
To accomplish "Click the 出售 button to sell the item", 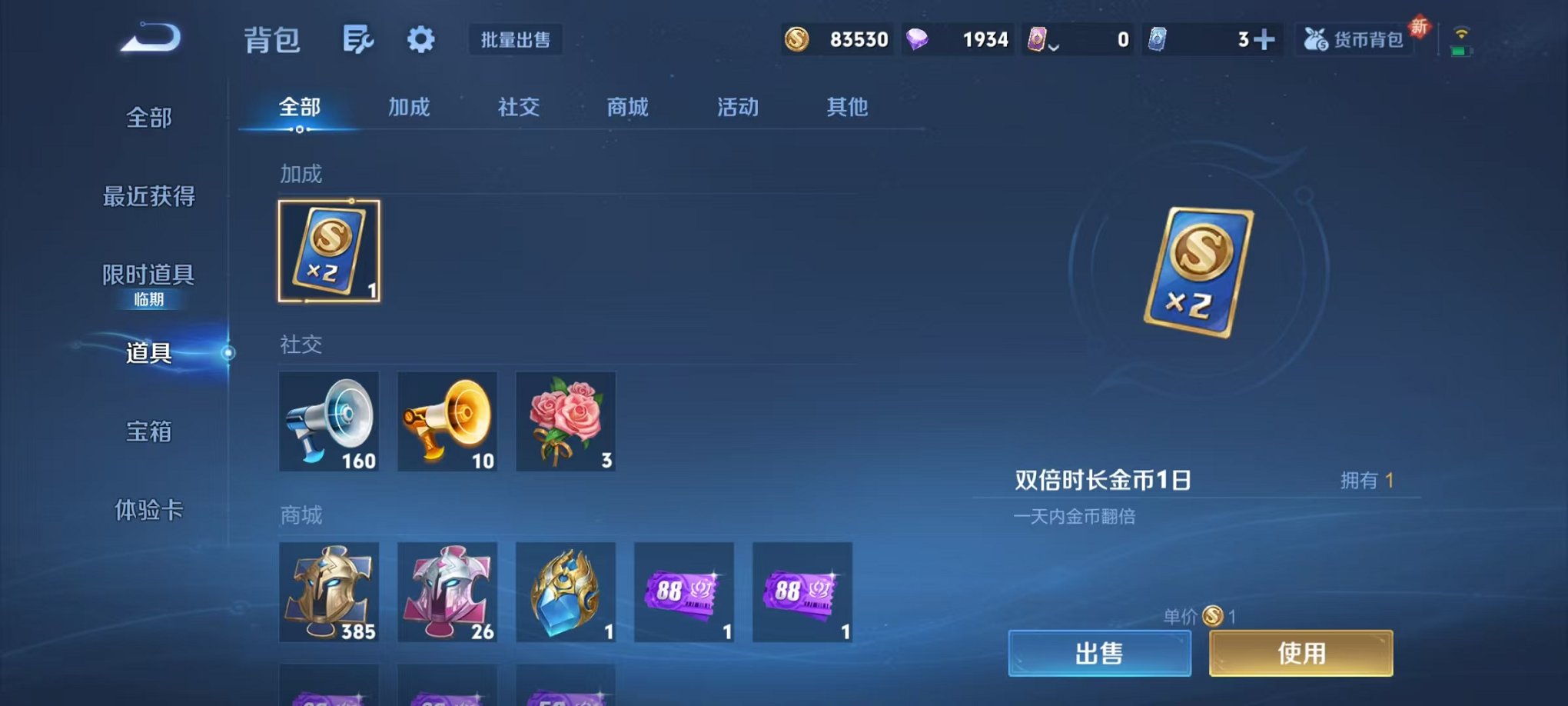I will tap(1099, 651).
